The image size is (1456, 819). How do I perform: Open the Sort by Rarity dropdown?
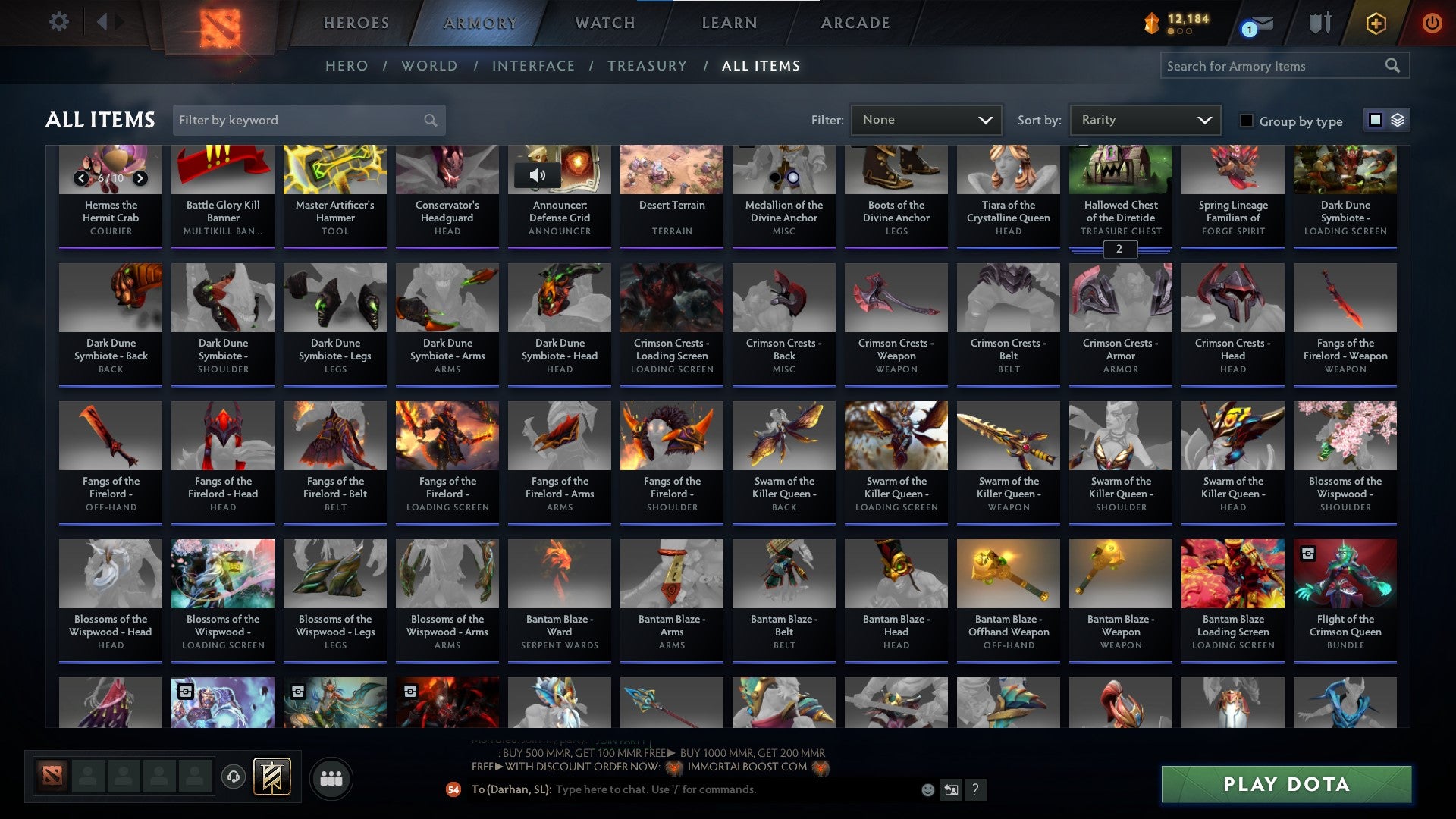point(1144,119)
